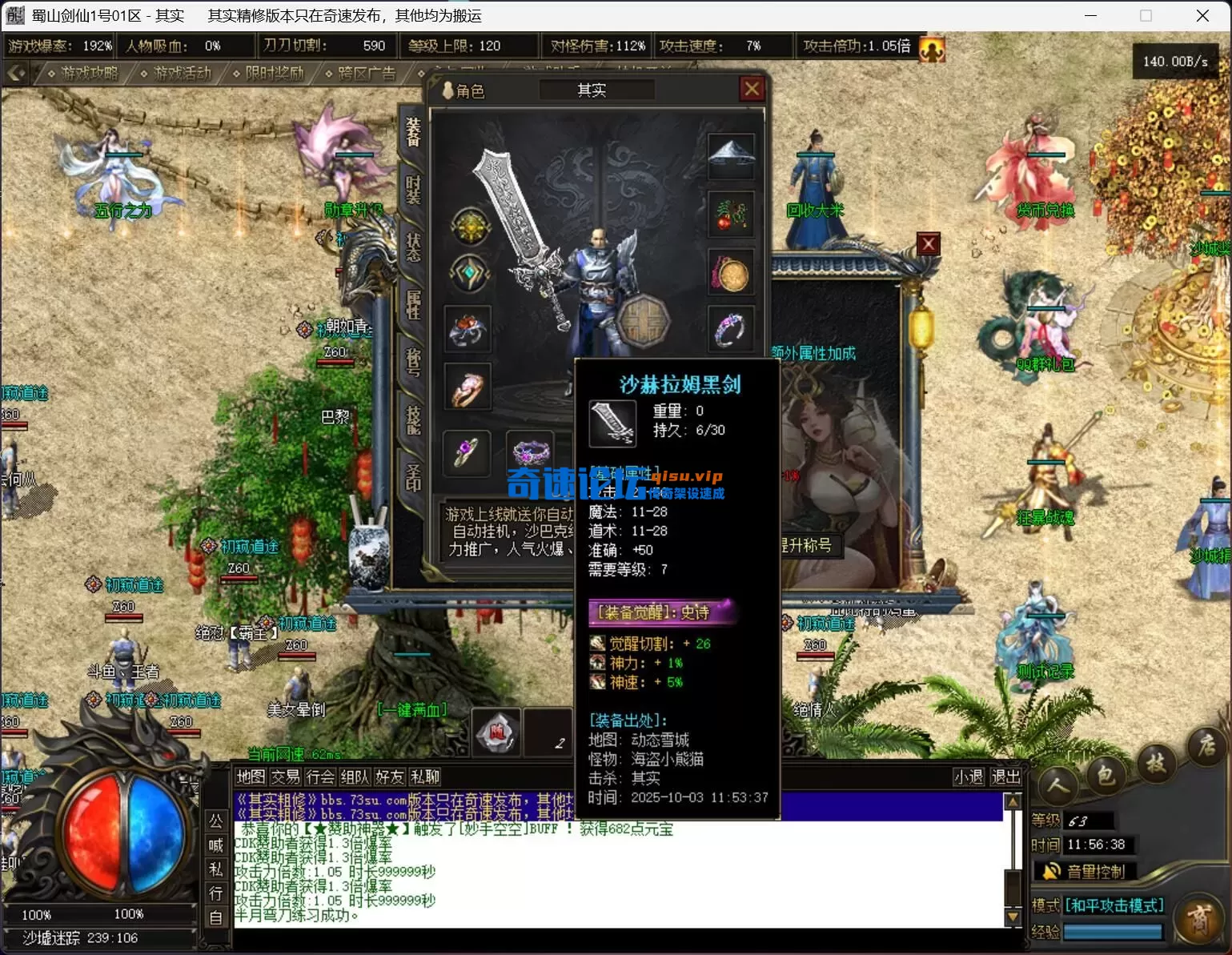Close the character panel

pyautogui.click(x=752, y=89)
